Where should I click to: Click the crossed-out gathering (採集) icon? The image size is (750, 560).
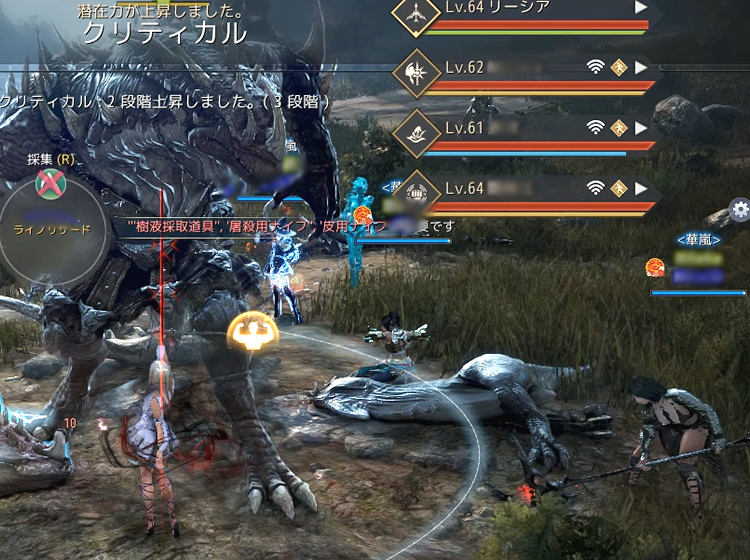(x=47, y=183)
